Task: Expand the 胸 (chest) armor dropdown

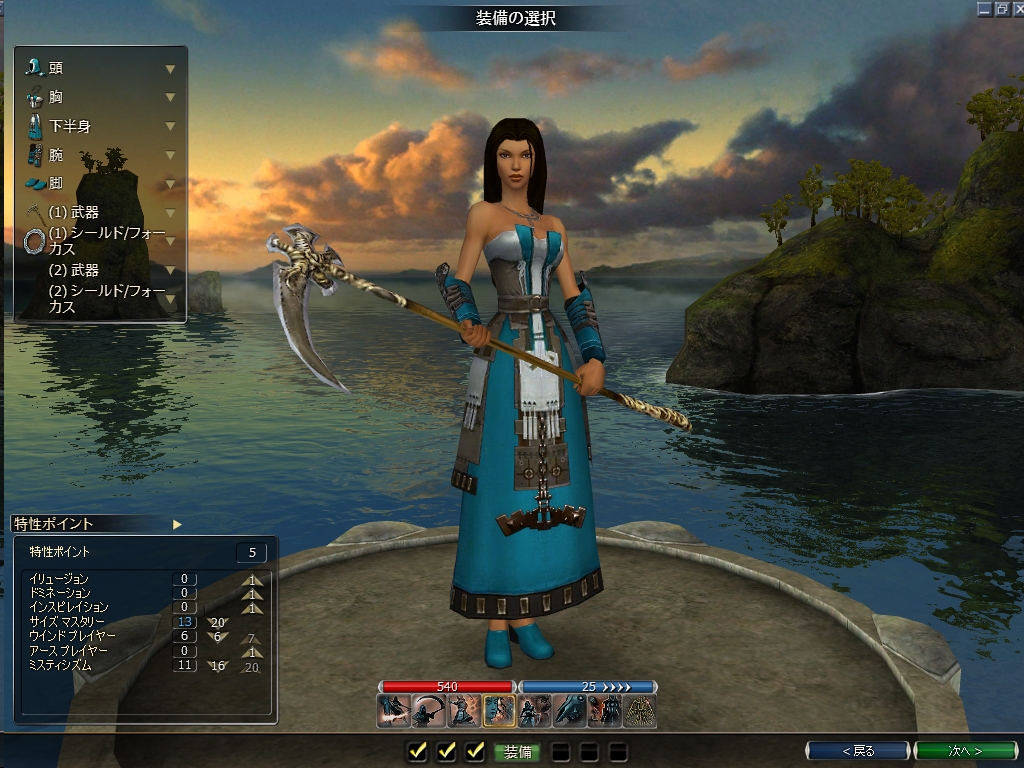Action: coord(170,97)
